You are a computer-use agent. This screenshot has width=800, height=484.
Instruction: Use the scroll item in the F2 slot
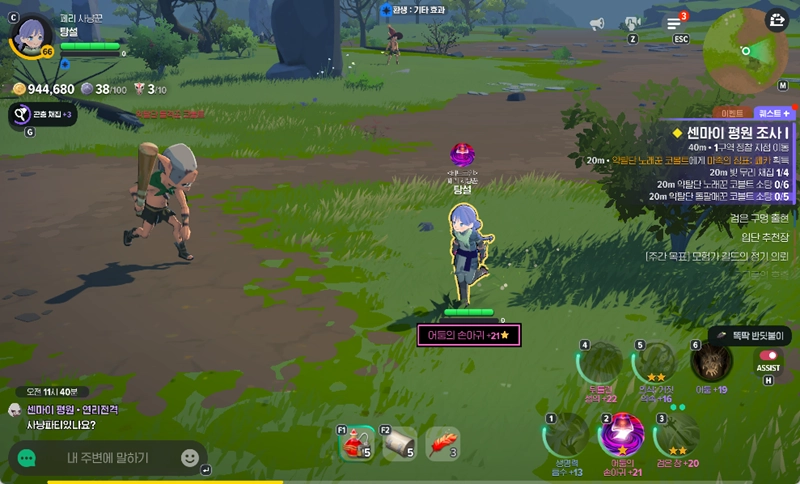(398, 443)
